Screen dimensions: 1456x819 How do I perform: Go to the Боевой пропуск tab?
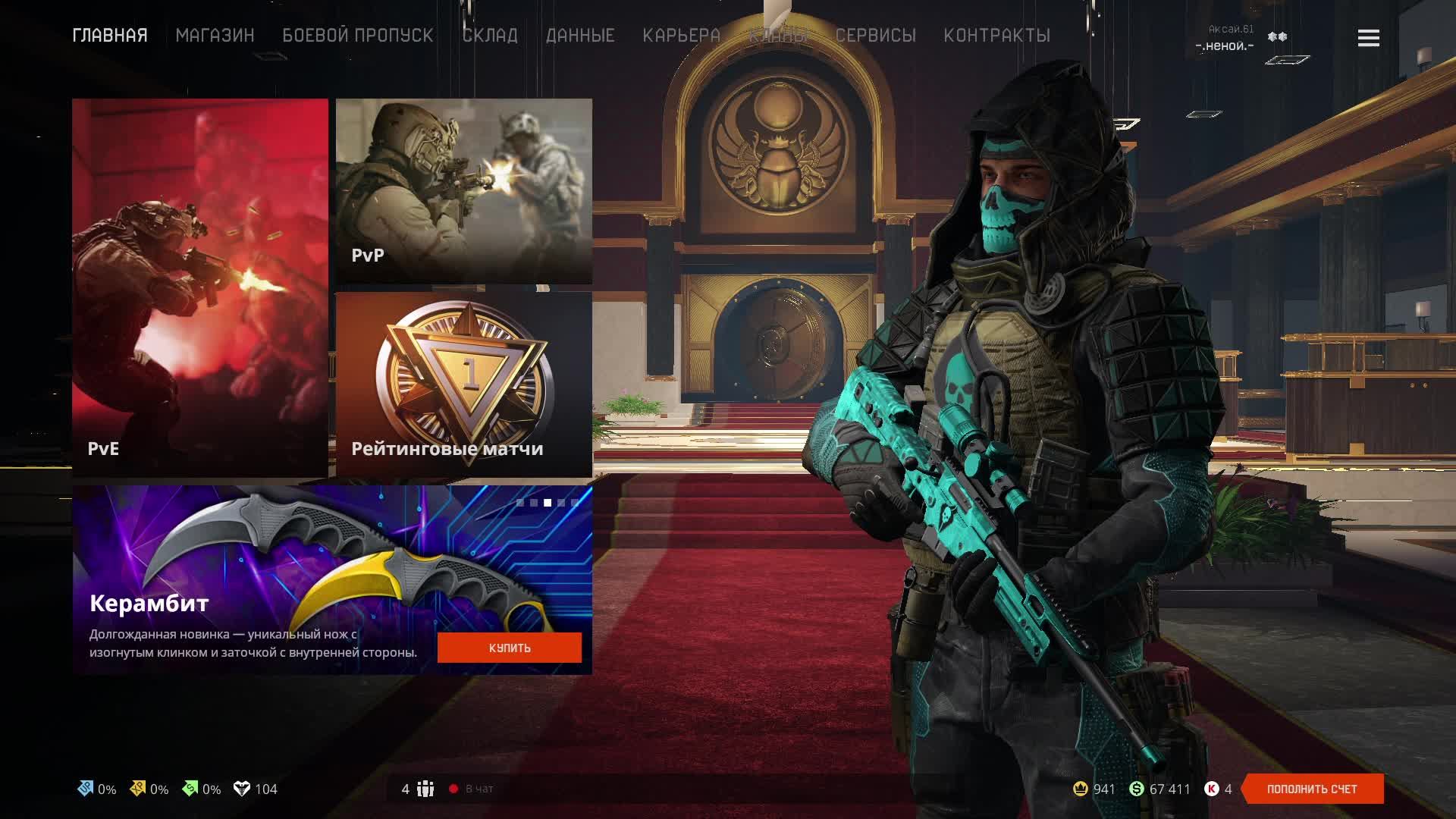point(358,36)
